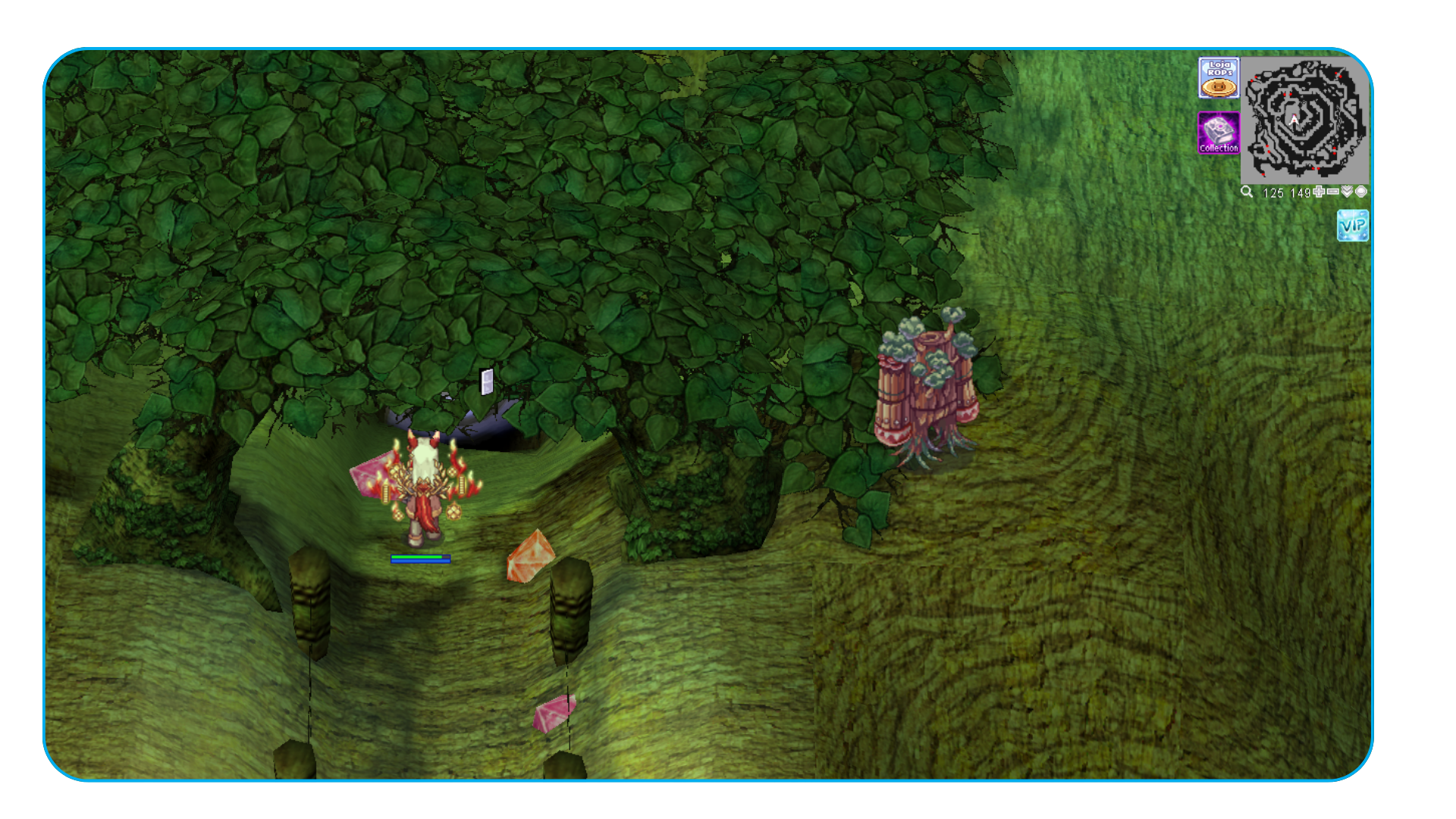The image size is (1456, 819).
Task: Zoom in the minimap with the plus button
Action: [x=1319, y=192]
